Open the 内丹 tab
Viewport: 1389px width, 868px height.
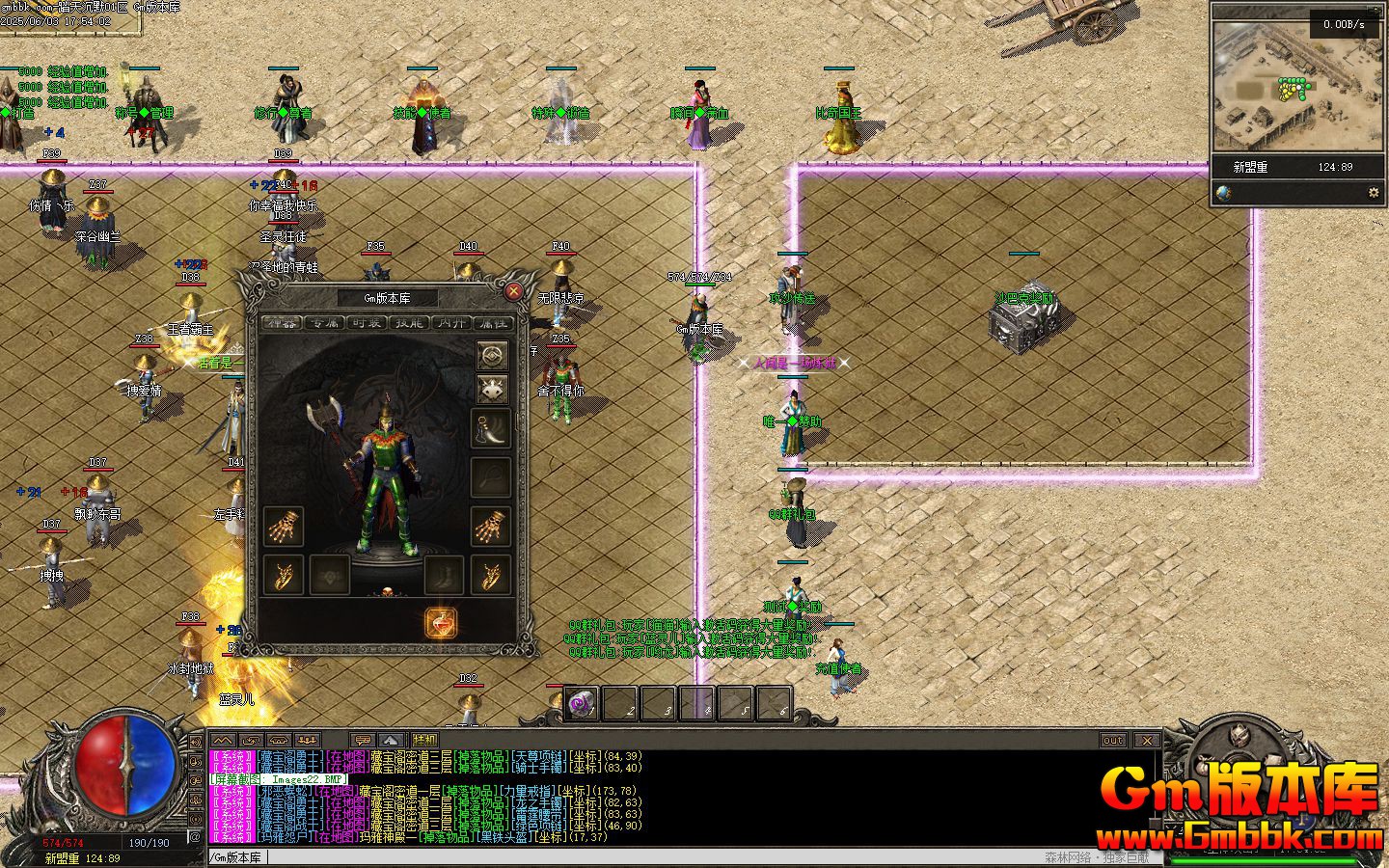[x=450, y=323]
